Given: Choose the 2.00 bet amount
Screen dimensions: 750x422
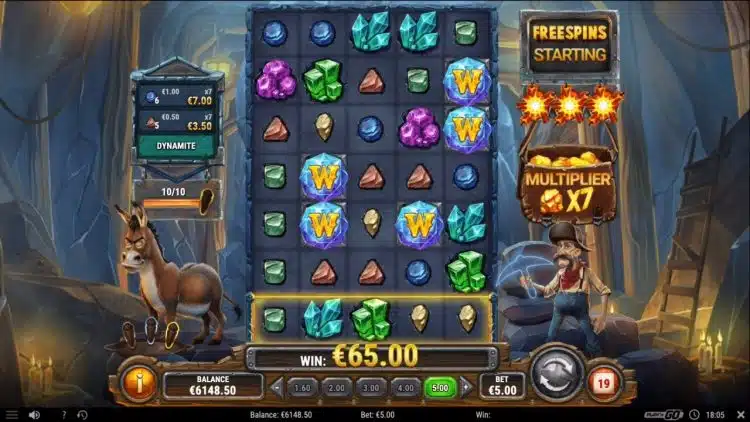Looking at the screenshot, I should pos(339,386).
